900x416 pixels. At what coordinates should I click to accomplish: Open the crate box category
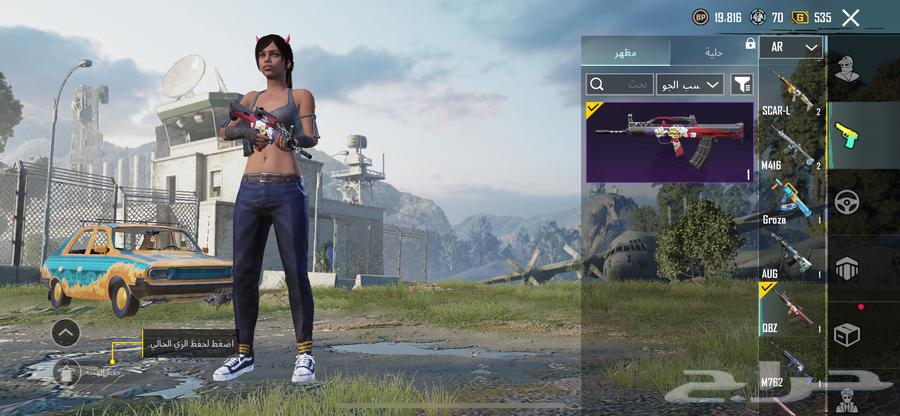point(846,333)
